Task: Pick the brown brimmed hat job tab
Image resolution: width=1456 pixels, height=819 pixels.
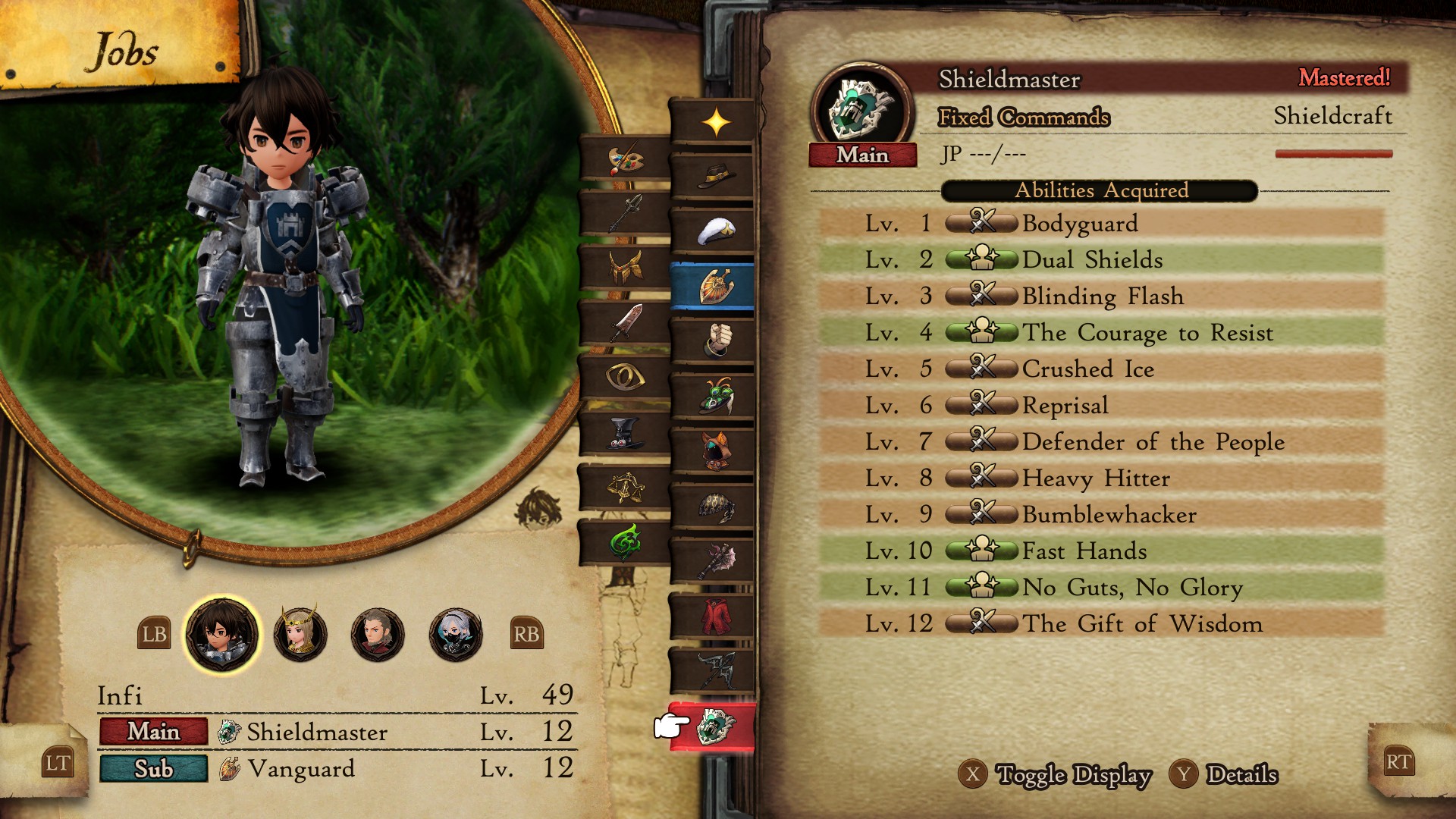Action: click(x=713, y=177)
